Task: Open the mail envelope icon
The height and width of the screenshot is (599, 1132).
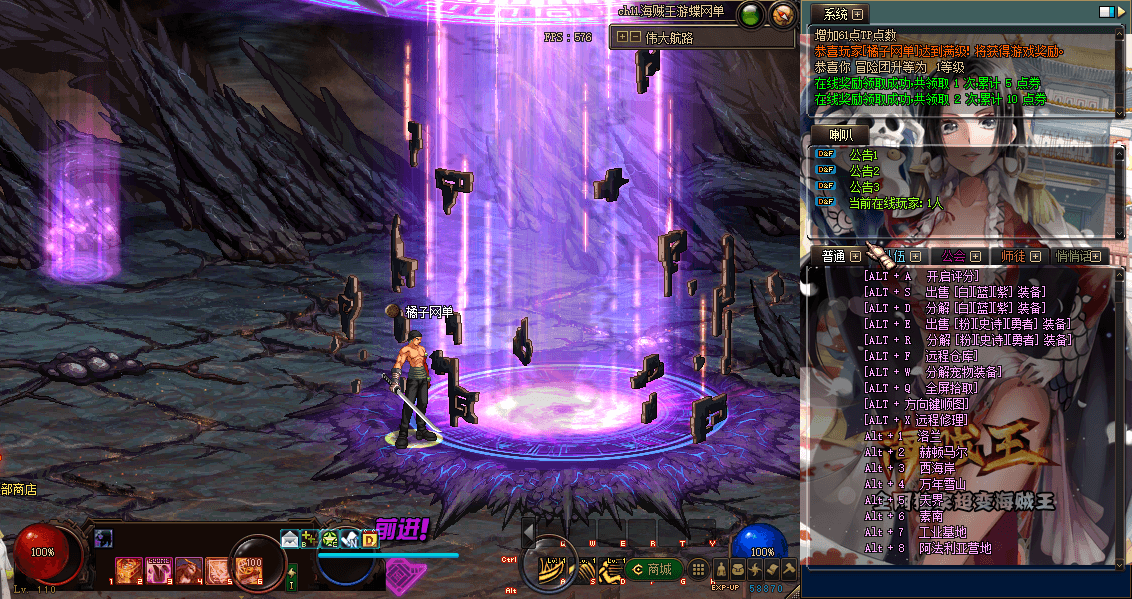Action: coord(290,539)
